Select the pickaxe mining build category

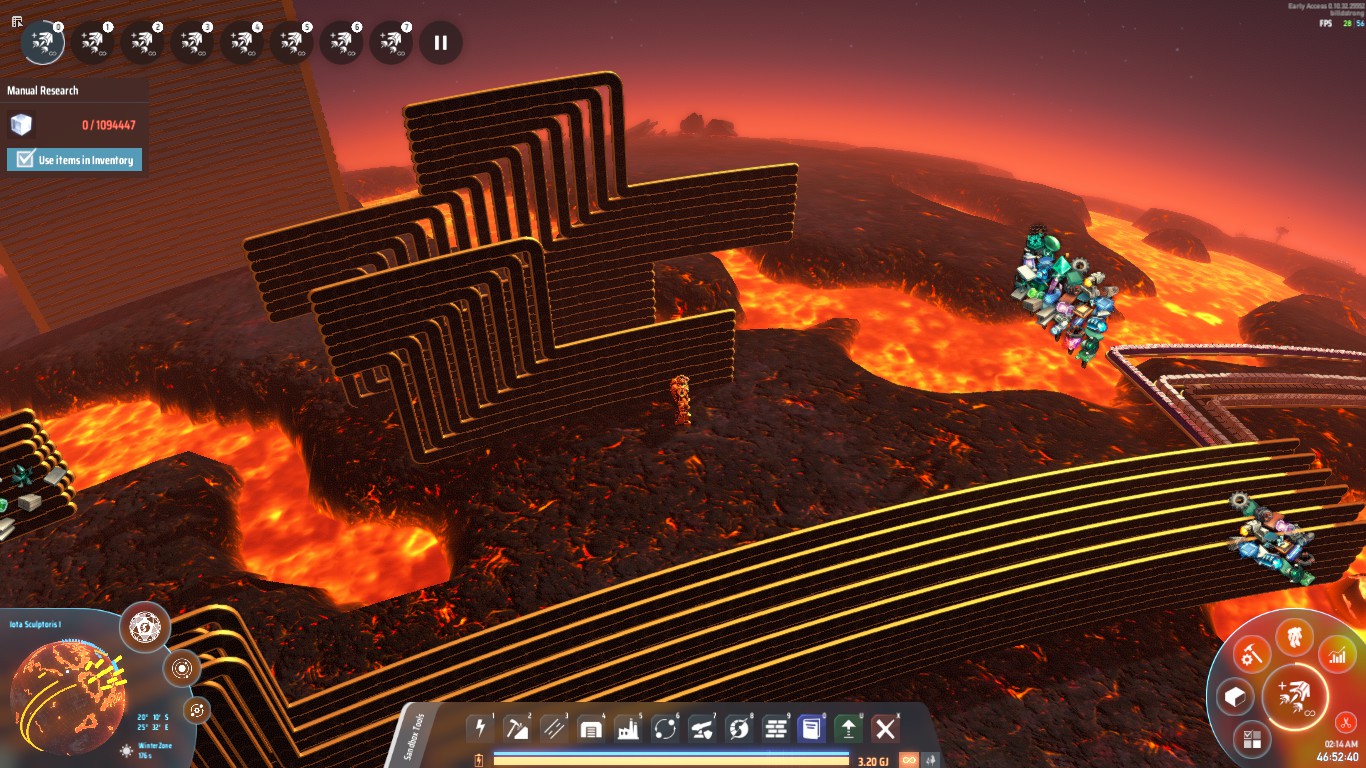(517, 728)
